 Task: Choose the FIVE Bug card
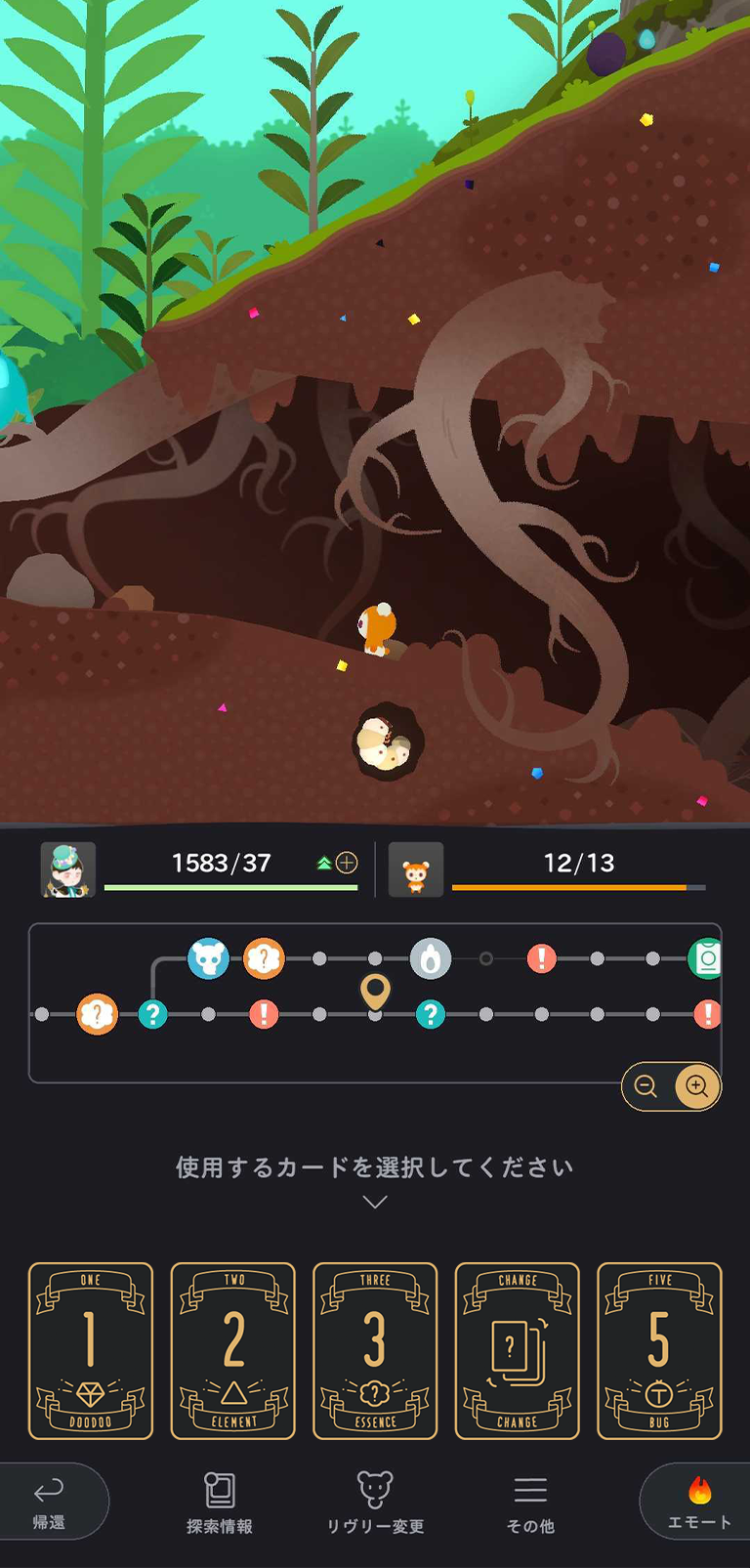point(659,1350)
